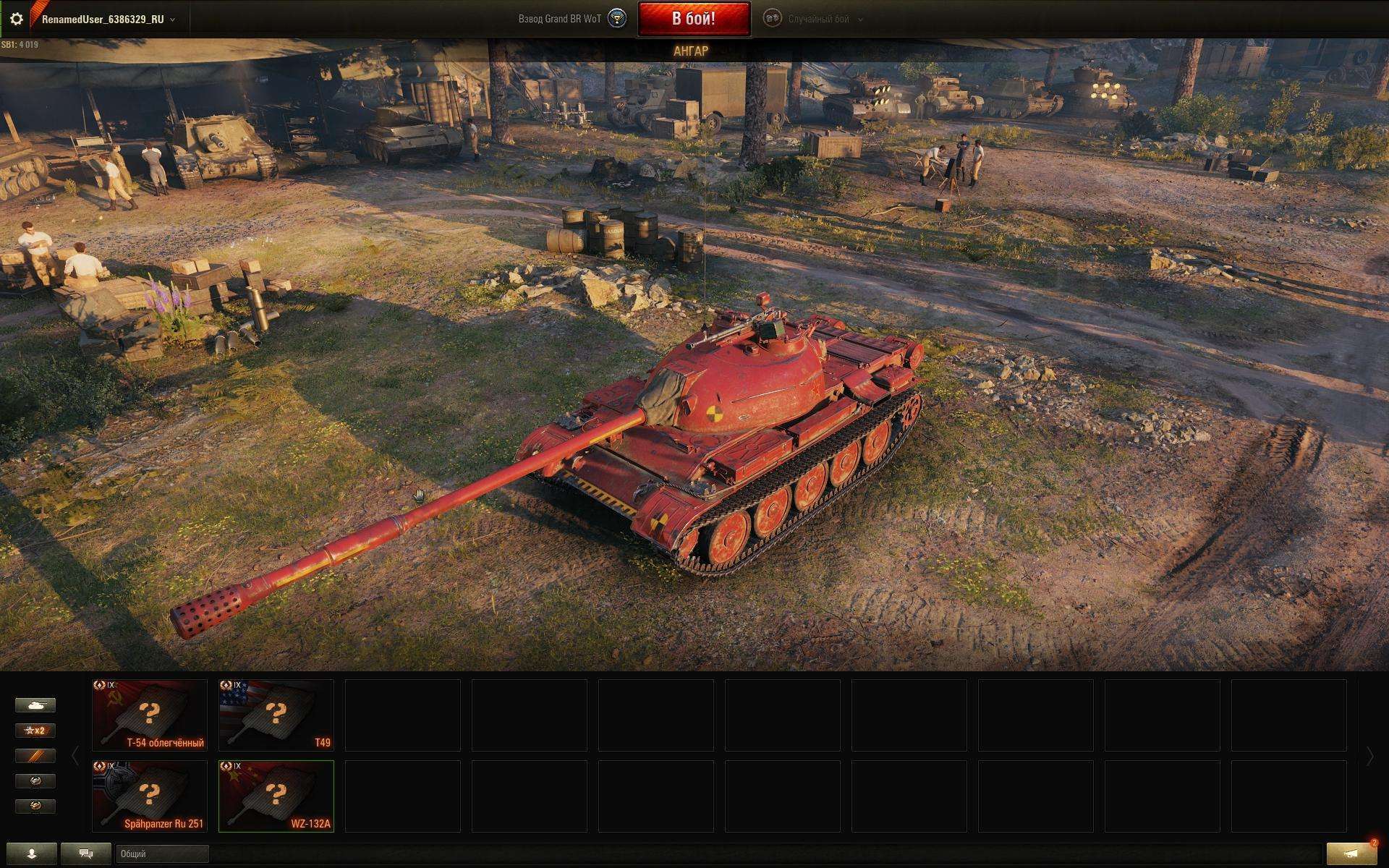Open the notifications megaphone button
The height and width of the screenshot is (868, 1389).
click(1351, 854)
